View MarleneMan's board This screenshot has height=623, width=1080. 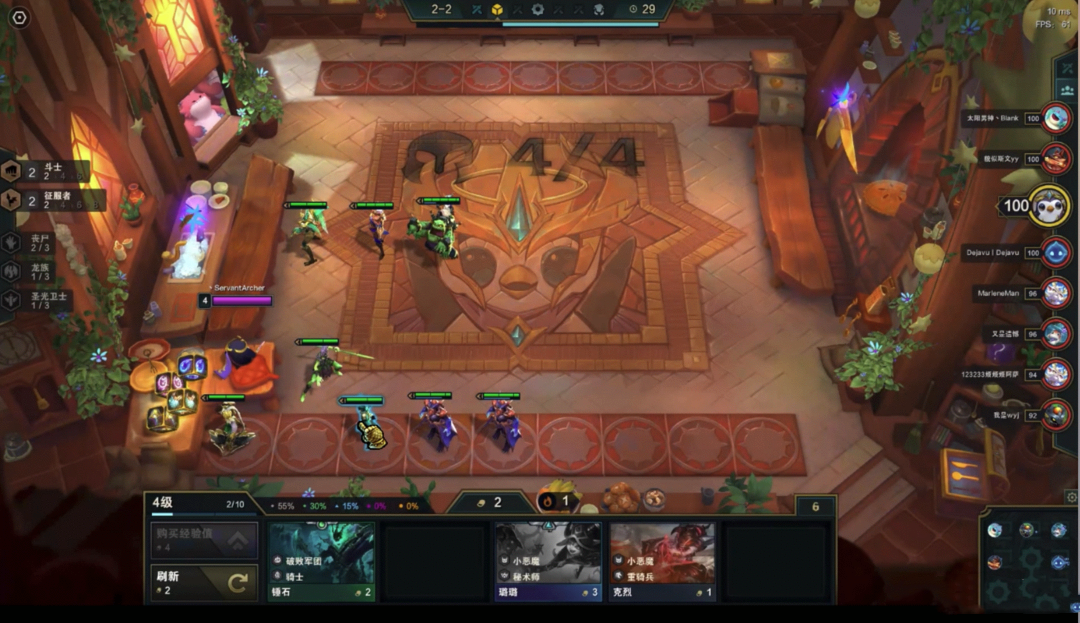[1055, 293]
